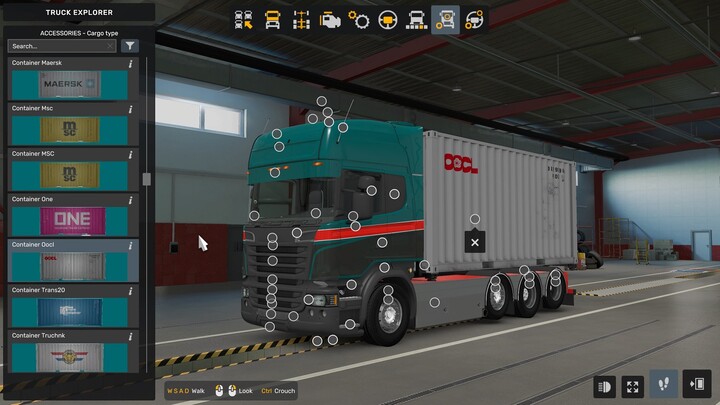Switch to the transmission gears tab
Viewport: 720px width, 405px height.
click(359, 19)
